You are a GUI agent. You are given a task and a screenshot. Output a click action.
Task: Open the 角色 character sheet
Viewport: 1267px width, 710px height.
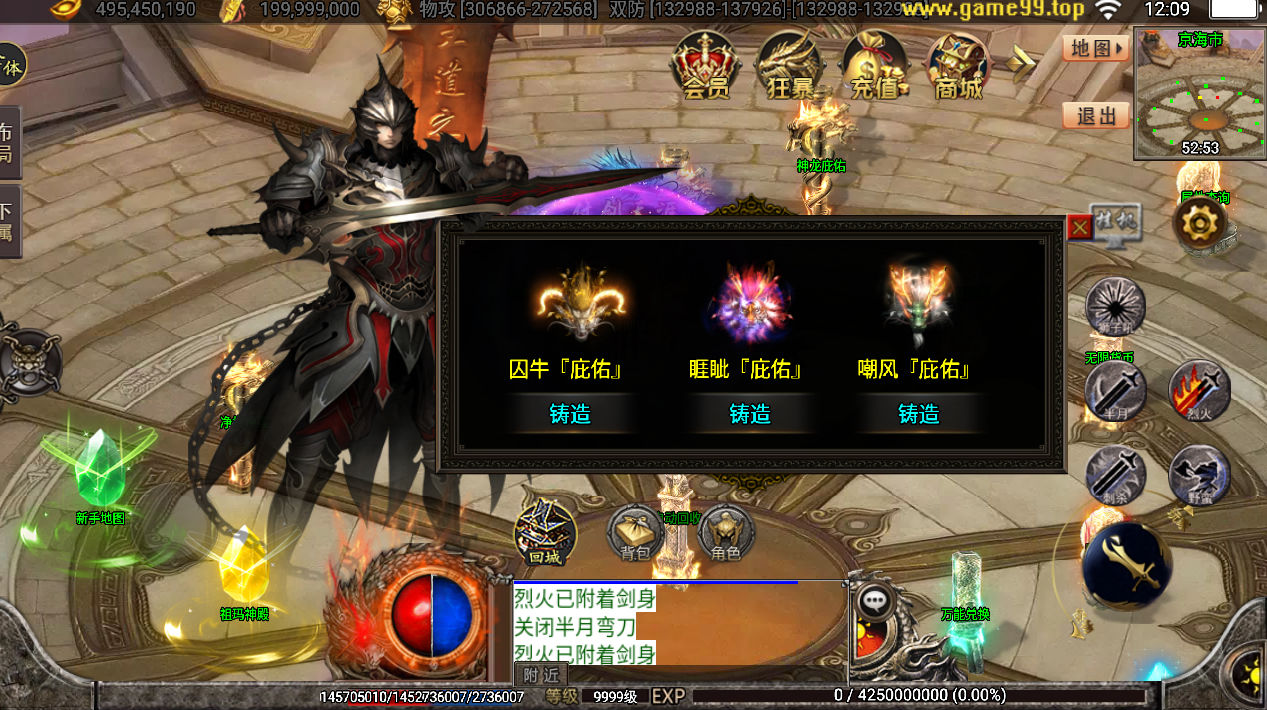726,534
